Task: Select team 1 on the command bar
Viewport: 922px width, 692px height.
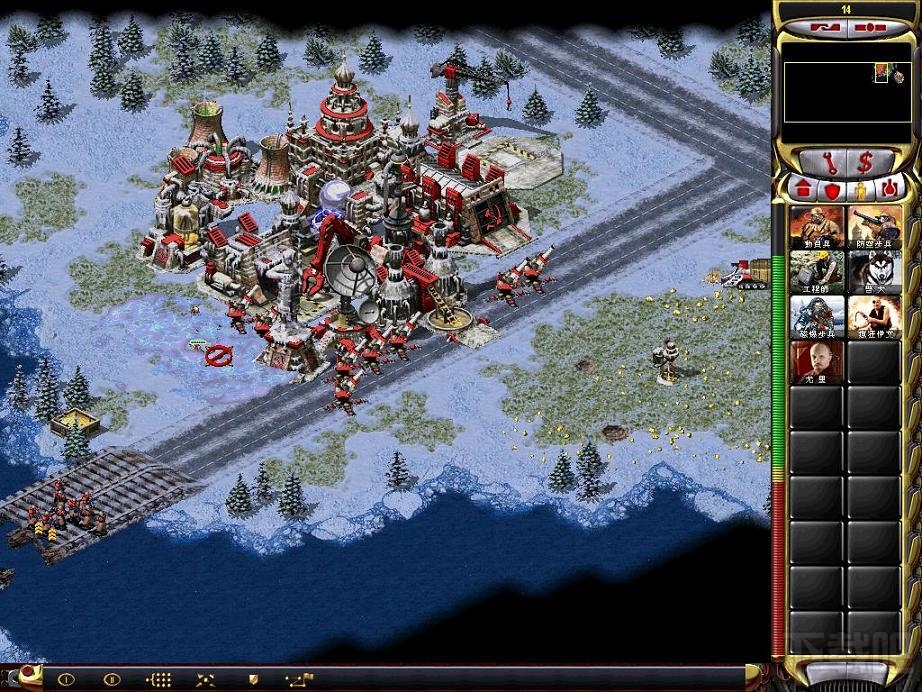Action: pyautogui.click(x=66, y=679)
